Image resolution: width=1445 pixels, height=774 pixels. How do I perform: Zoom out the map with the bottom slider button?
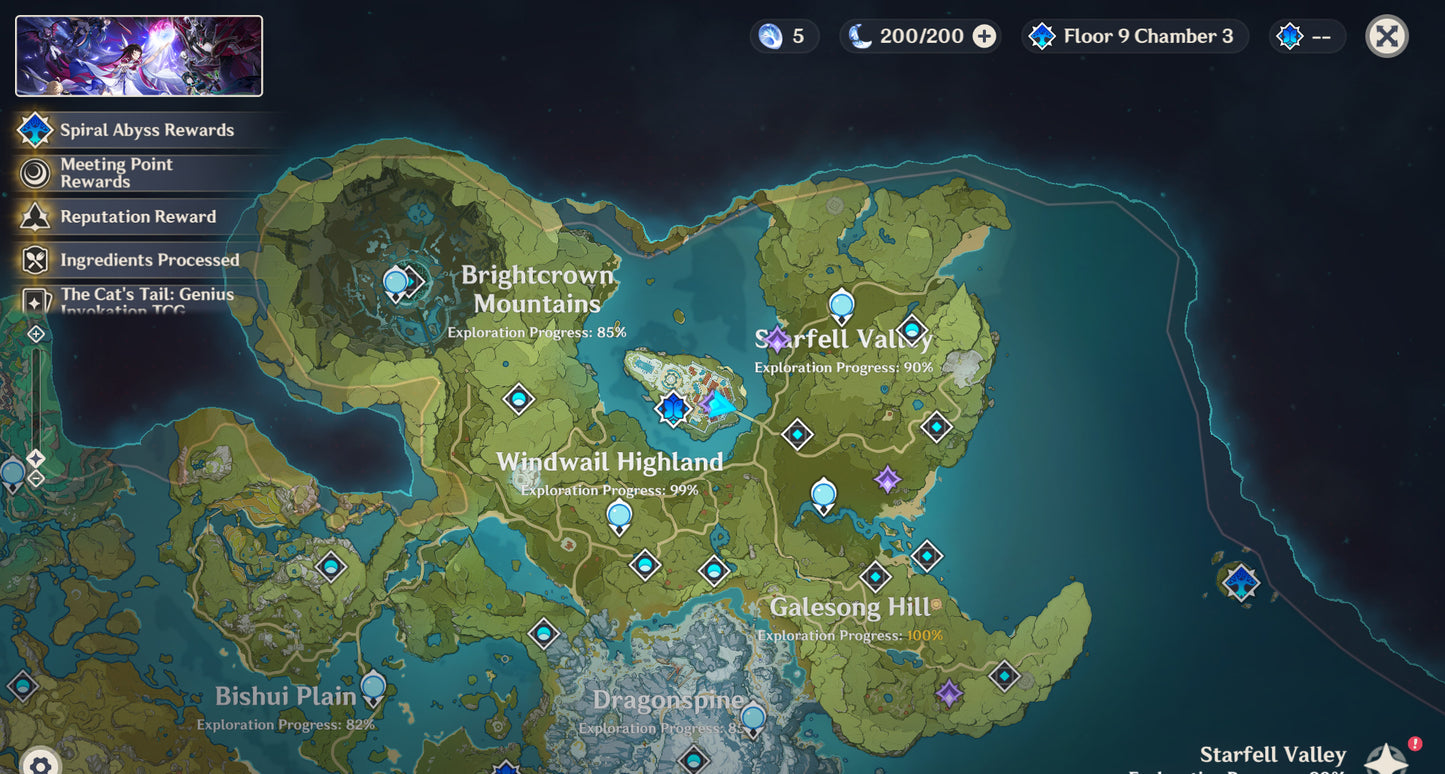click(x=36, y=479)
